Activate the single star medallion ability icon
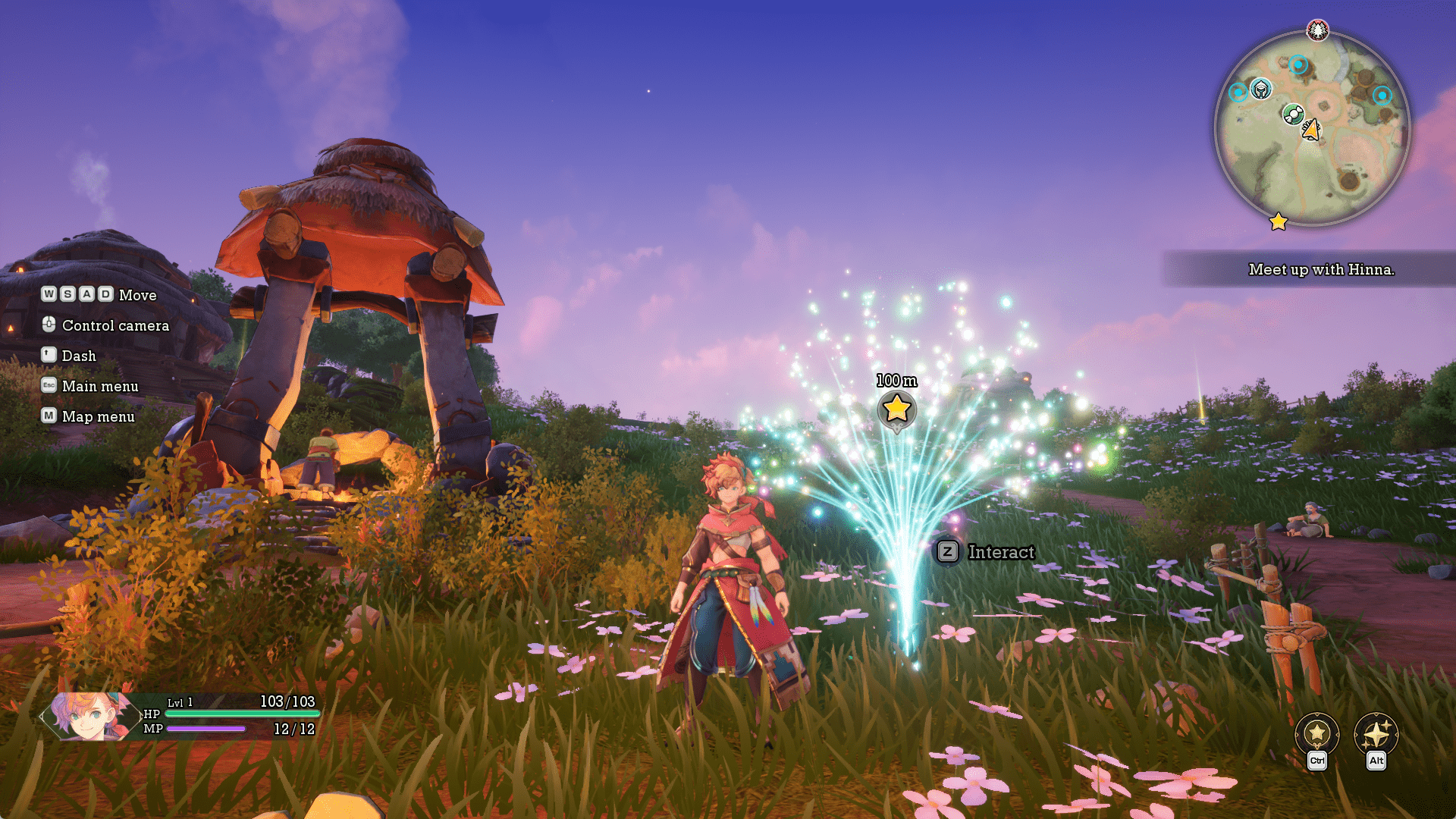 pyautogui.click(x=1317, y=733)
